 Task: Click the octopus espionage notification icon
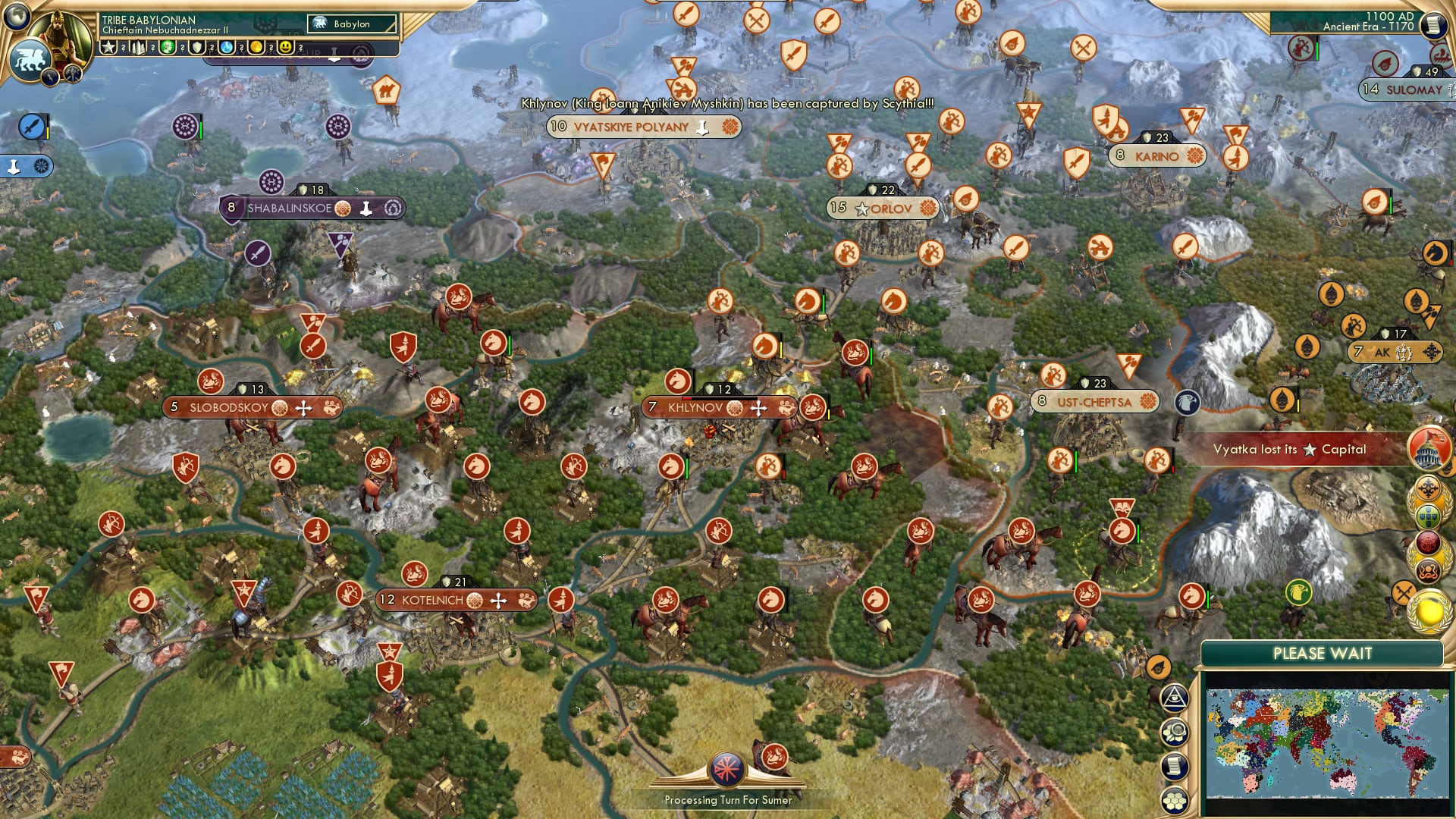pyautogui.click(x=1428, y=570)
